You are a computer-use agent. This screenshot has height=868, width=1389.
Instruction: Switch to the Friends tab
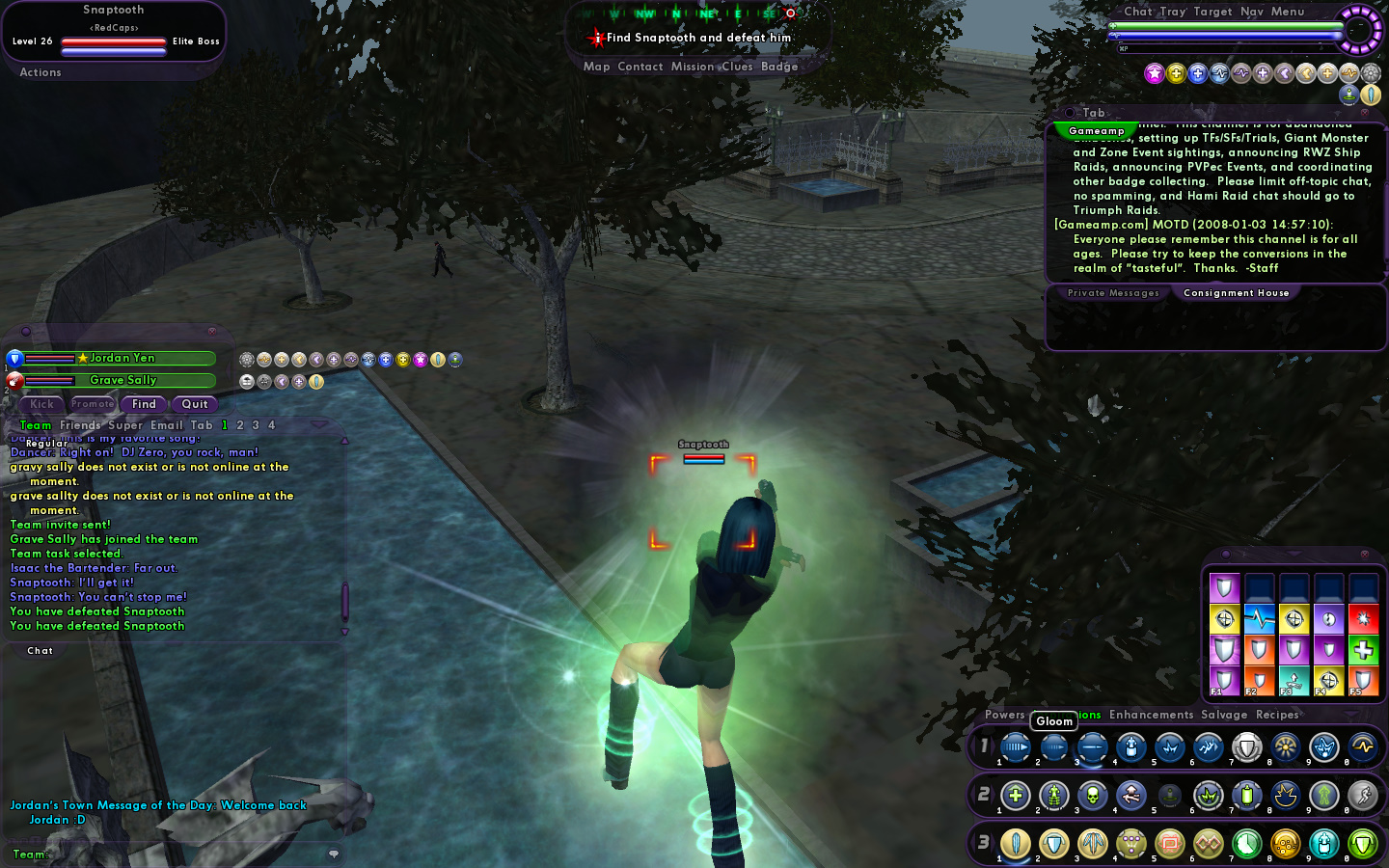(80, 425)
